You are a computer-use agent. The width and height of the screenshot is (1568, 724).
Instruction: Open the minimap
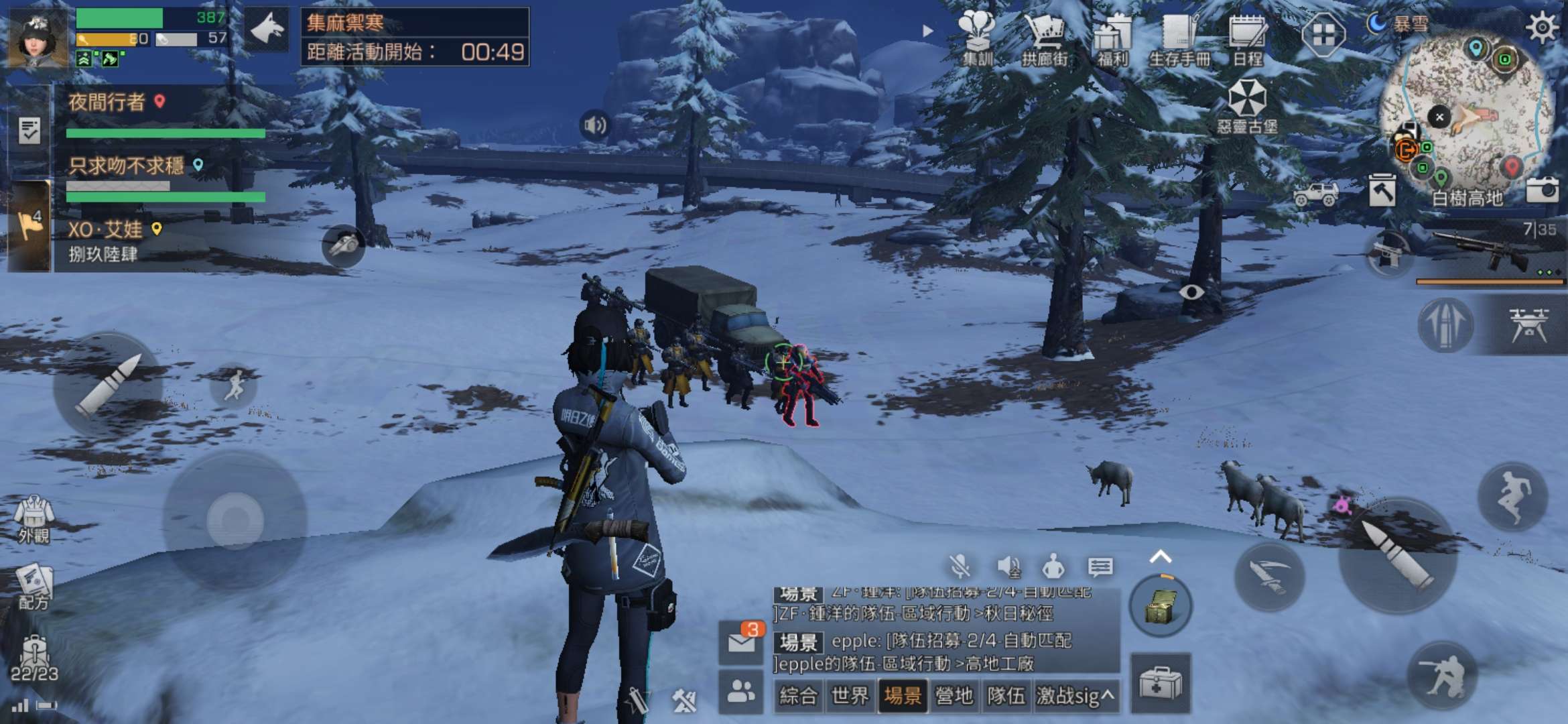pyautogui.click(x=1467, y=114)
